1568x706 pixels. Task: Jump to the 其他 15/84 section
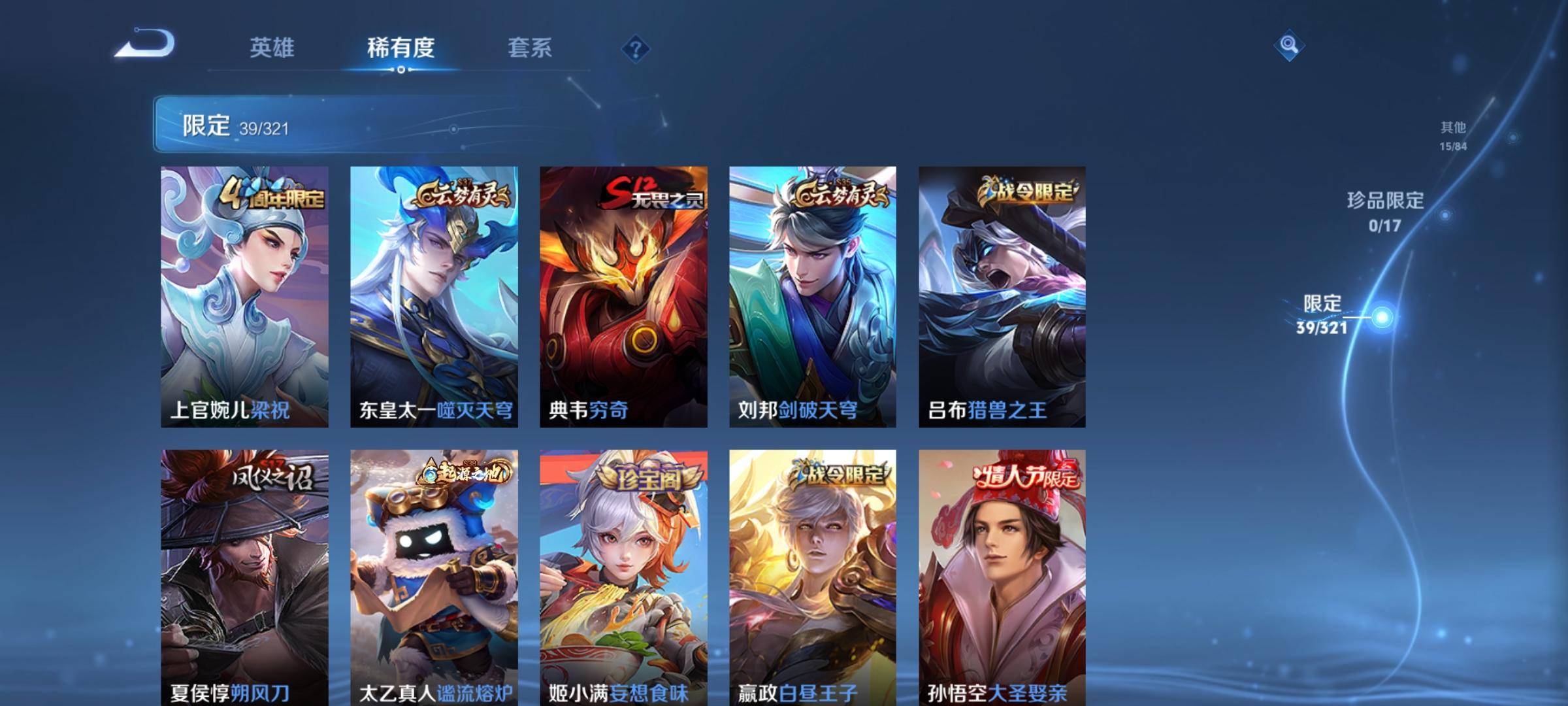pyautogui.click(x=1452, y=135)
